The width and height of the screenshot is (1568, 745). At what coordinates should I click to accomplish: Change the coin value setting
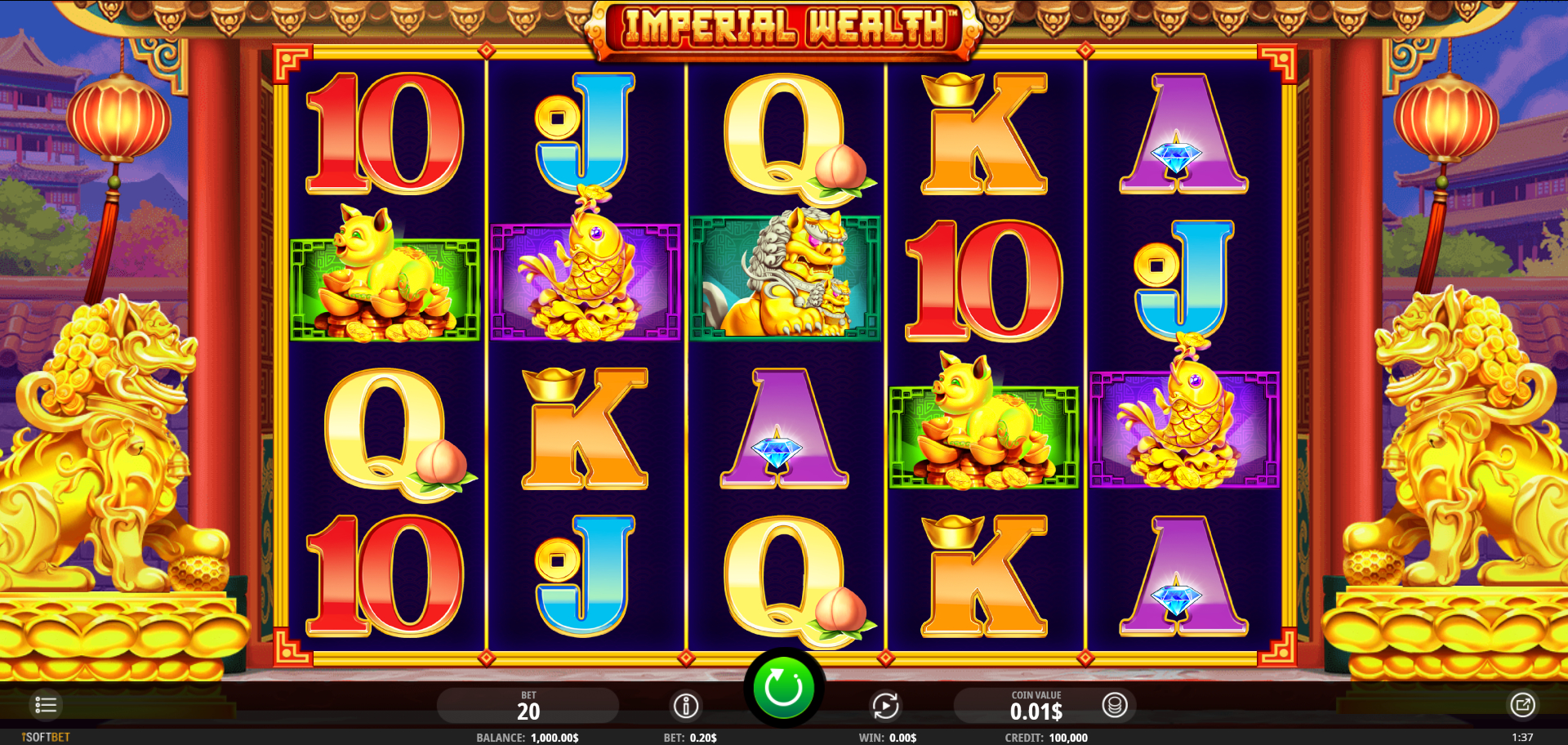point(1036,706)
